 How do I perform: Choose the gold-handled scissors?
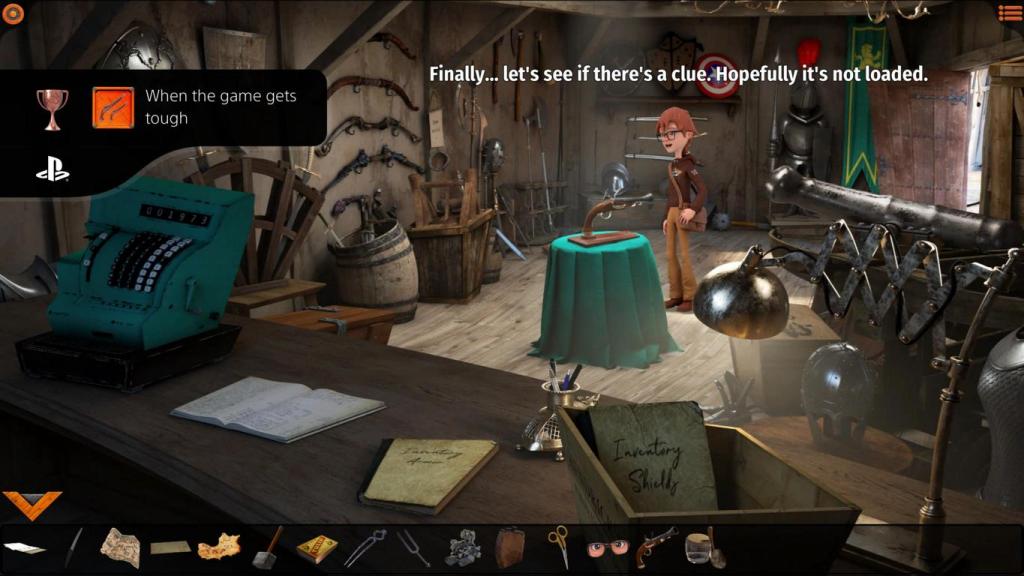(x=558, y=547)
